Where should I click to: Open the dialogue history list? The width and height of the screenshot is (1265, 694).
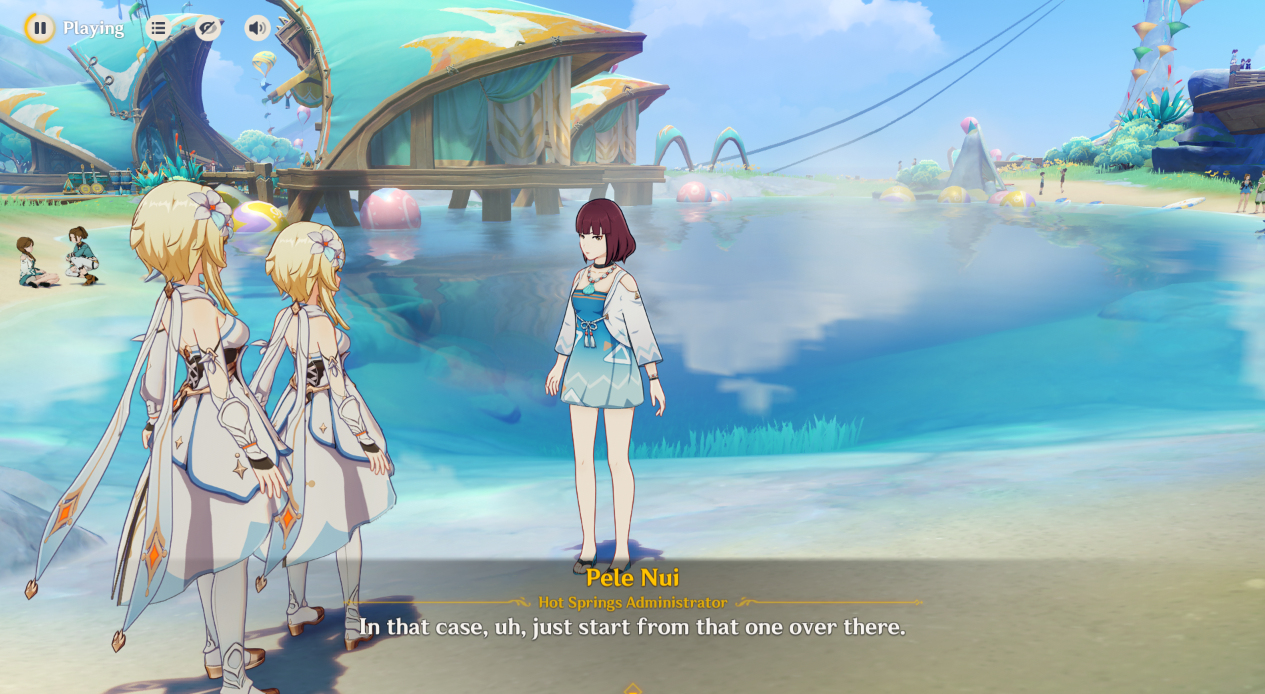[158, 28]
